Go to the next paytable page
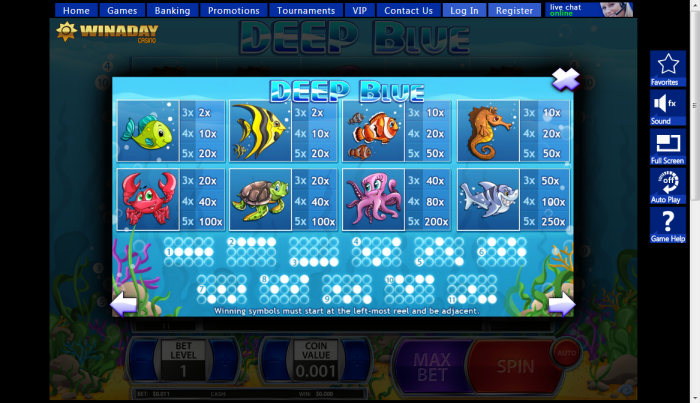The width and height of the screenshot is (700, 403). click(x=563, y=304)
